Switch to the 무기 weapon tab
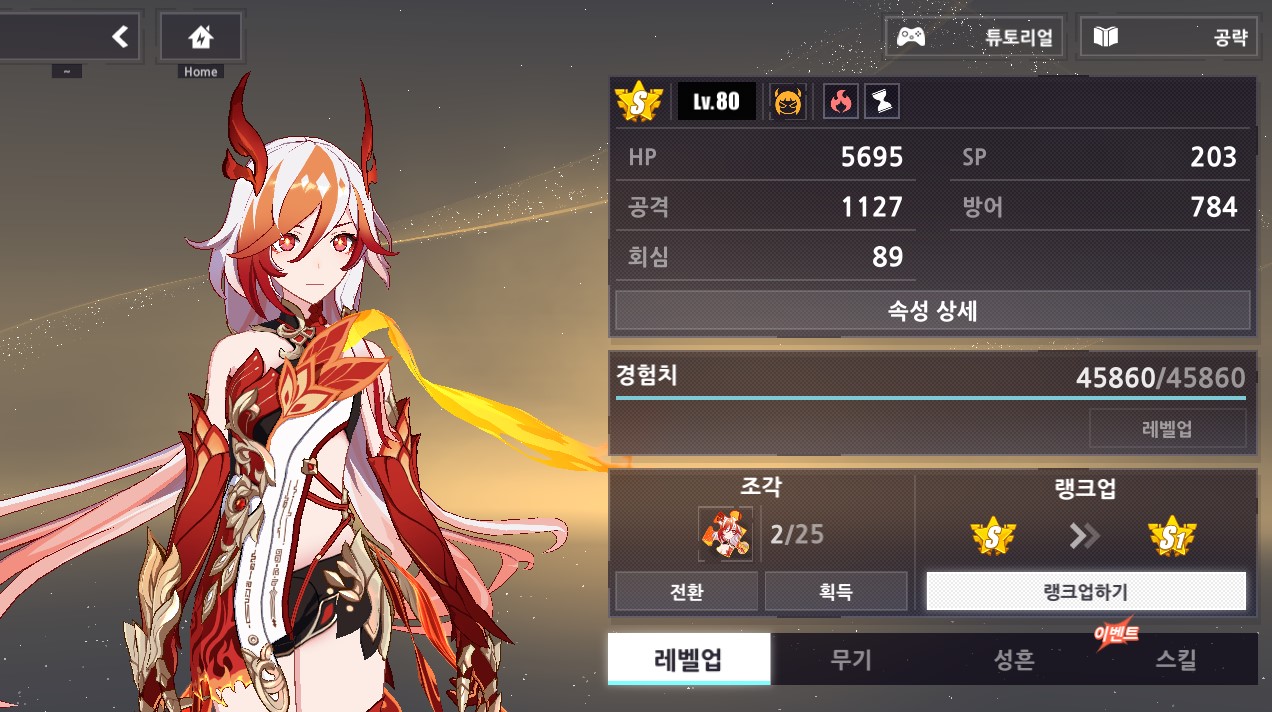The height and width of the screenshot is (712, 1272). coord(852,659)
